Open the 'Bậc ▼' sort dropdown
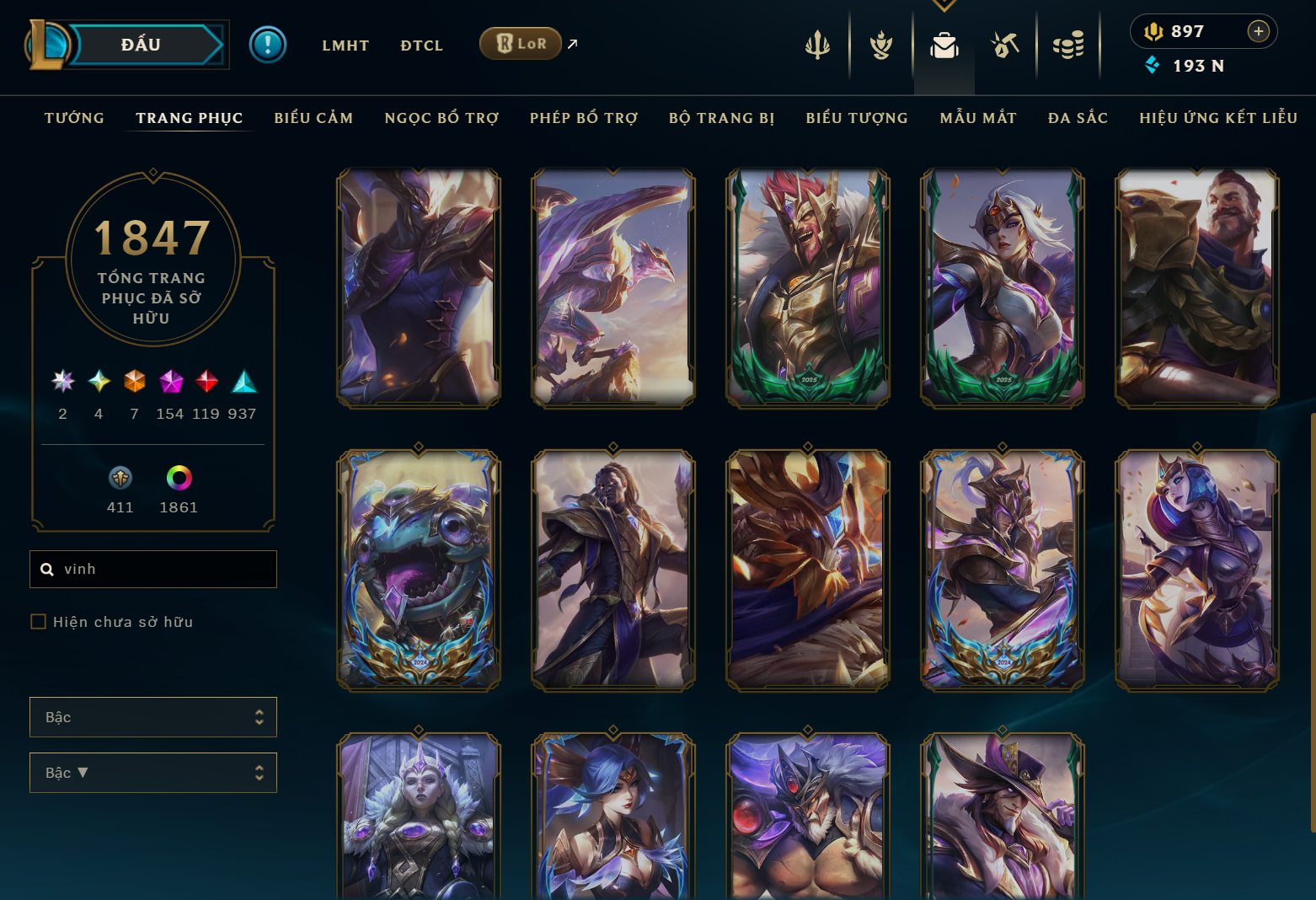Screen dimensions: 1316x900 pyautogui.click(x=152, y=772)
